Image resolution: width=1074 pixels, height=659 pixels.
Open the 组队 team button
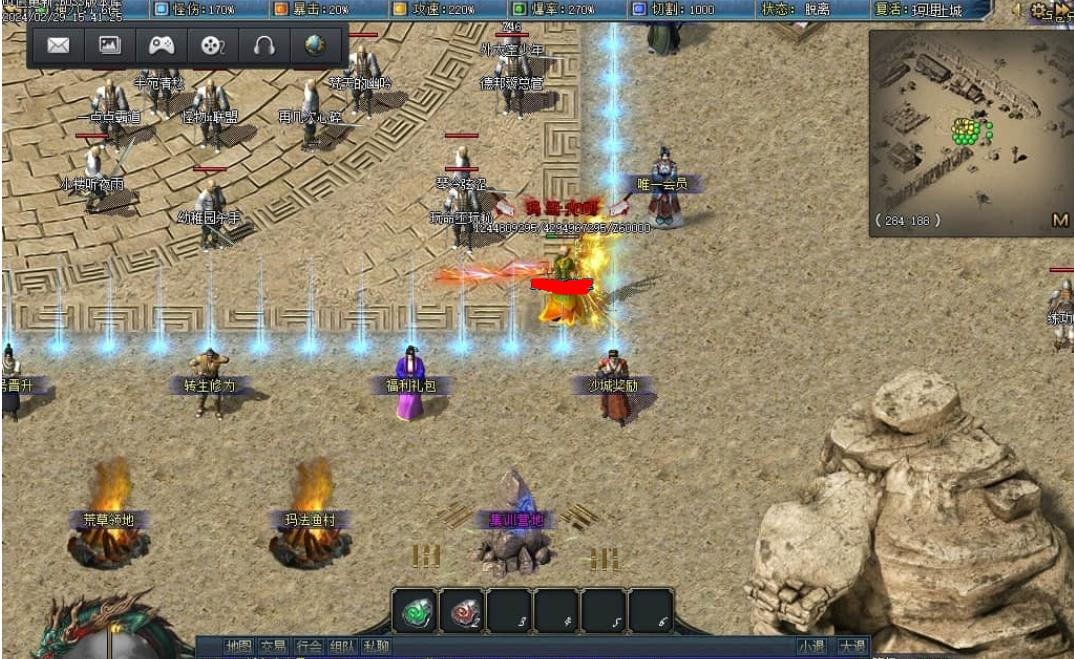pyautogui.click(x=342, y=647)
